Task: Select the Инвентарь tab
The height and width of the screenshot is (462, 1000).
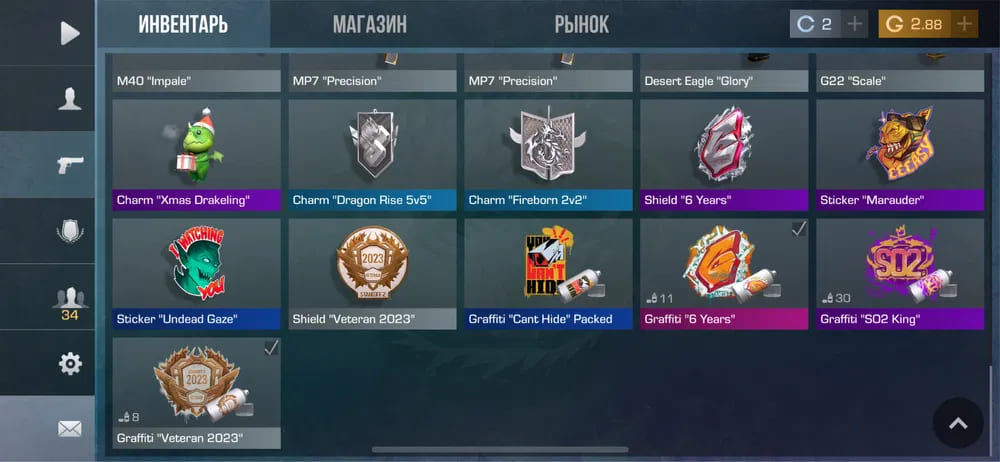Action: (x=183, y=24)
